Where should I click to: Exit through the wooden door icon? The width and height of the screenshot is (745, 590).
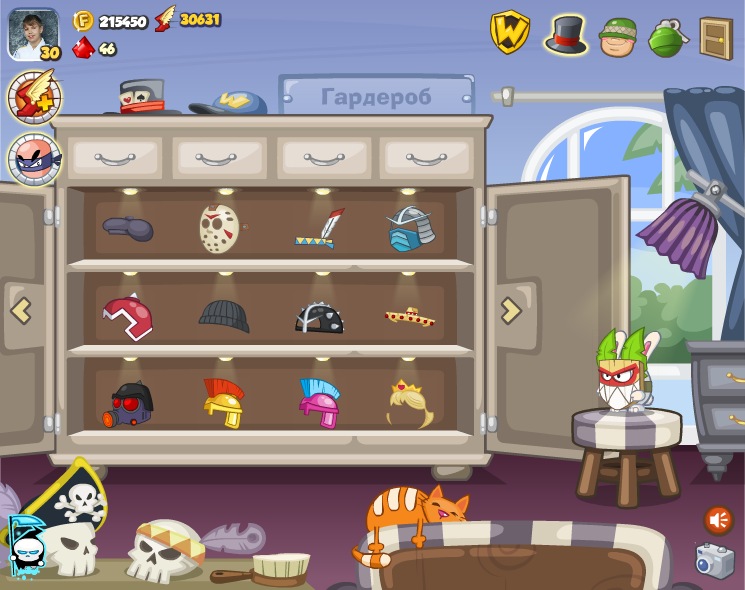(x=716, y=38)
